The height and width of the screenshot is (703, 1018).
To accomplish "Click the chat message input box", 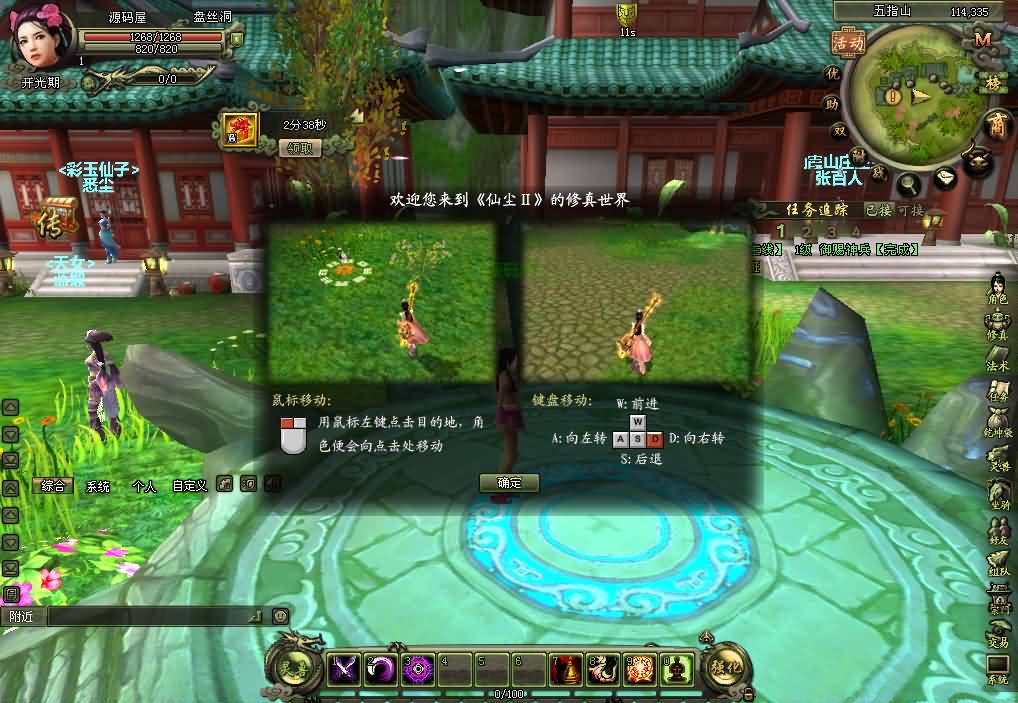I will pos(150,616).
